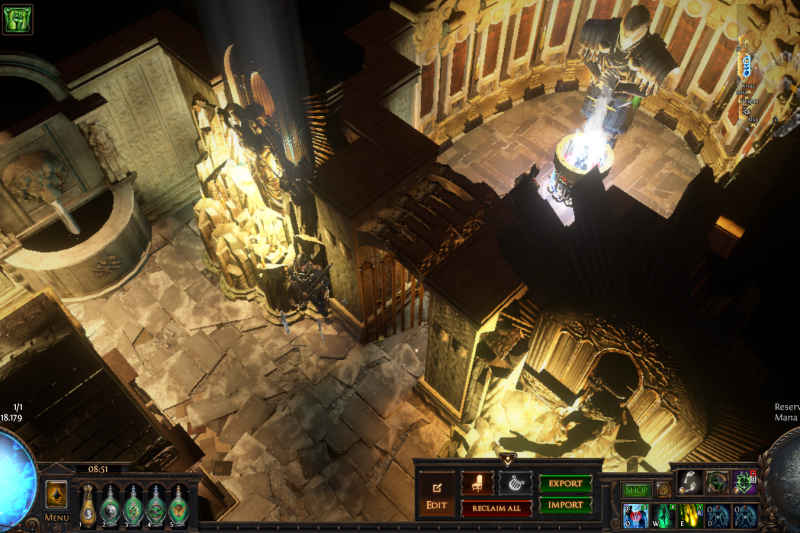Use the green flask in slot 2
This screenshot has height=533, width=800.
click(x=110, y=505)
